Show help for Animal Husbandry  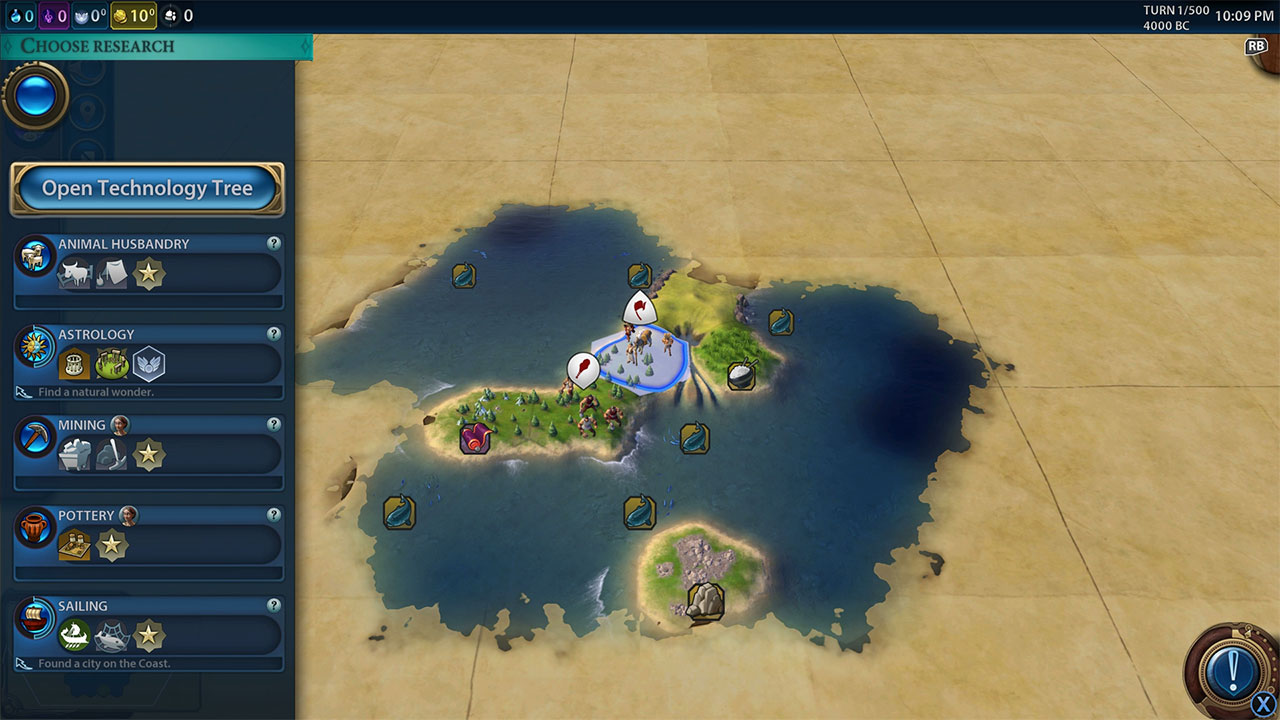[273, 244]
